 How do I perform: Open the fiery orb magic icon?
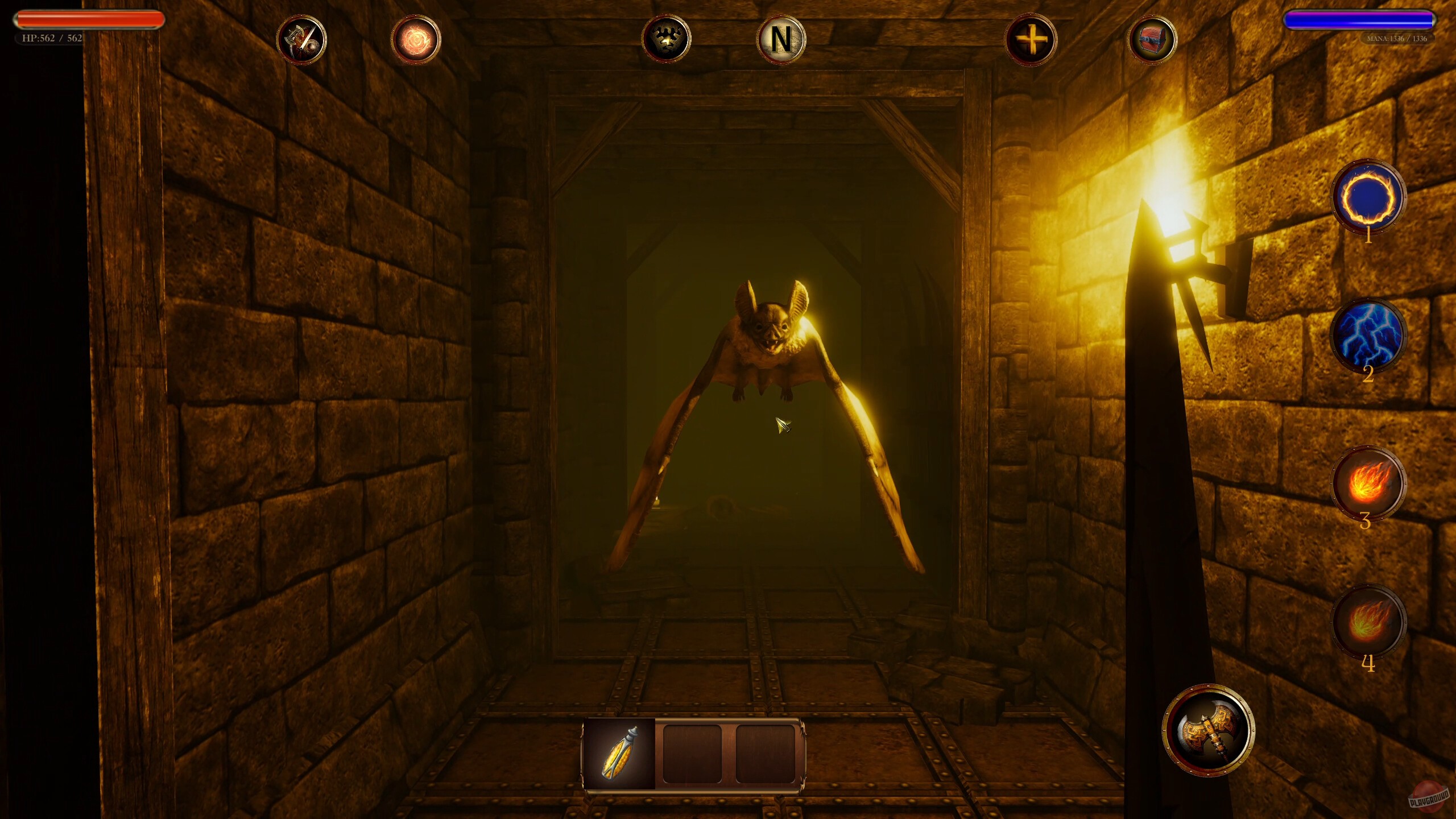[416, 40]
